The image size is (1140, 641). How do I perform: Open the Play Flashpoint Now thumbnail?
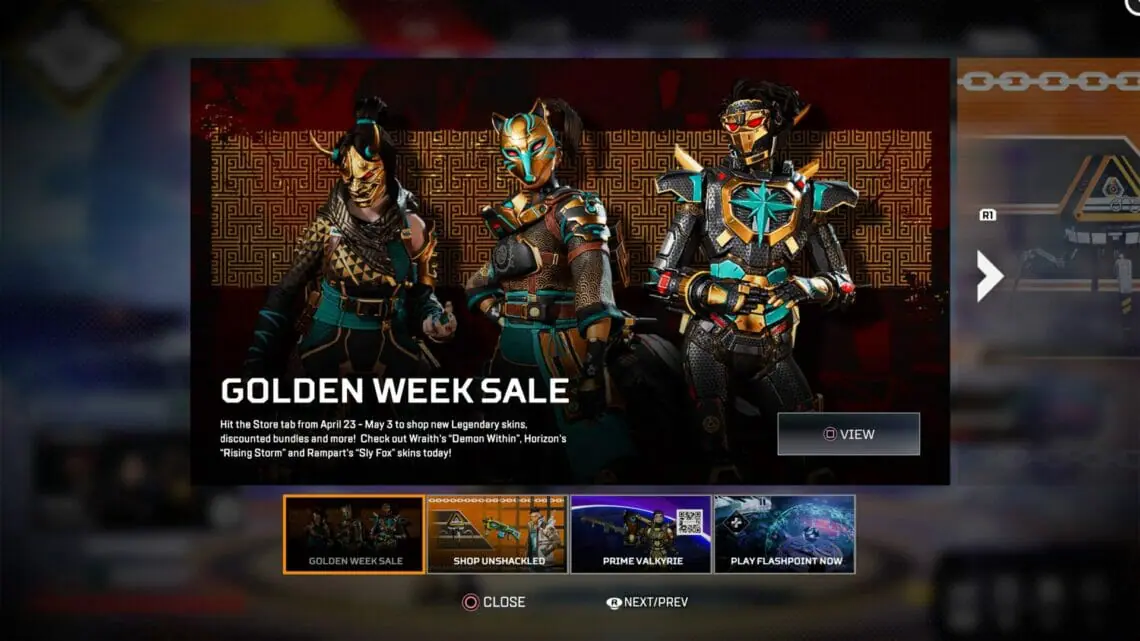click(784, 534)
